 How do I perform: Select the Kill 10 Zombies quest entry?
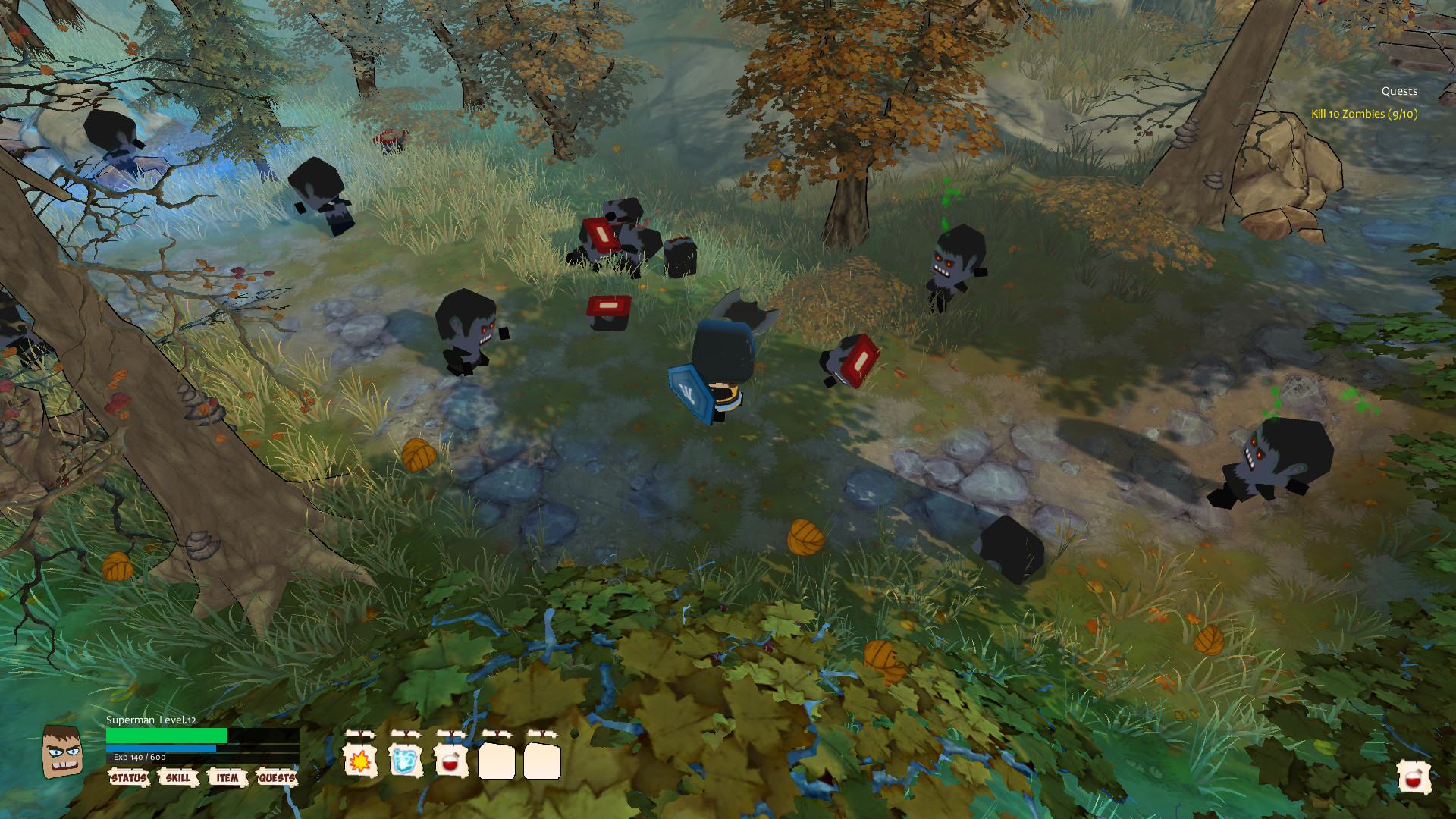point(1364,114)
